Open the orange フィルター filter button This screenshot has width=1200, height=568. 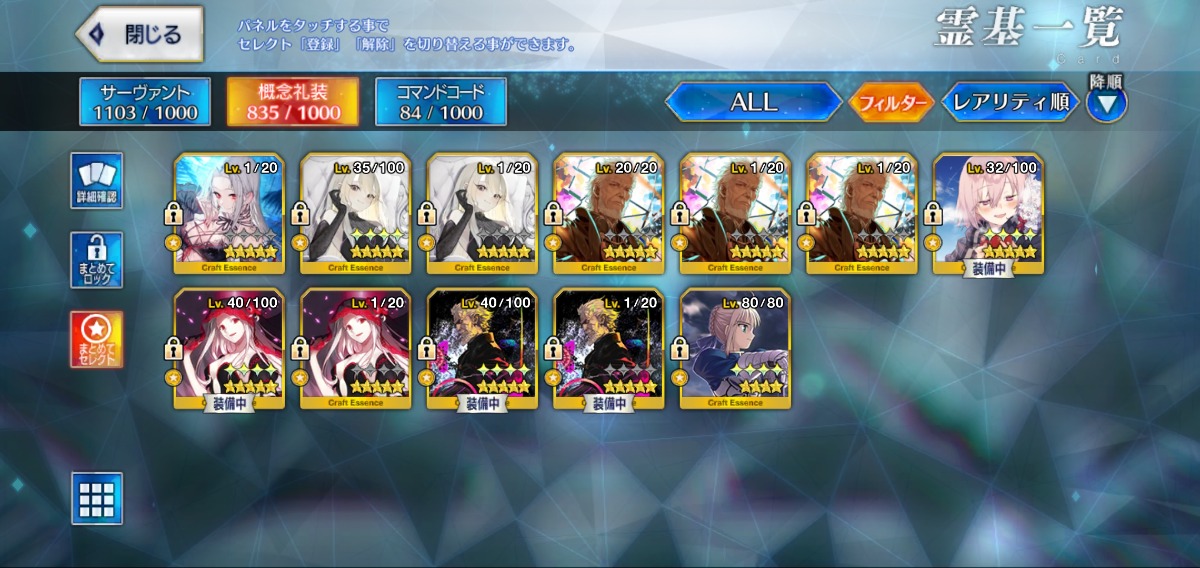[x=891, y=102]
